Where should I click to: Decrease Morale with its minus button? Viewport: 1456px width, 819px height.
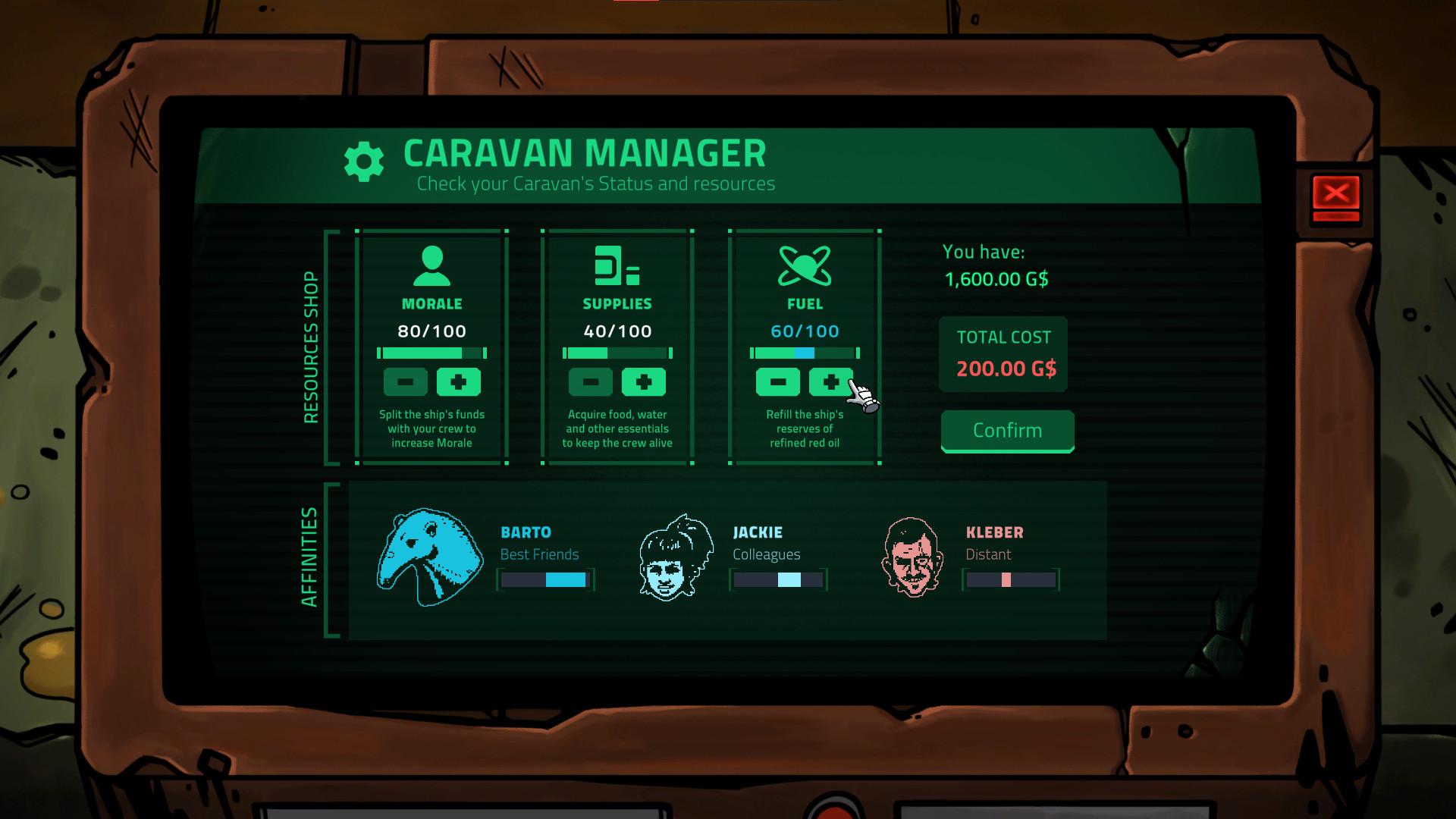point(405,381)
